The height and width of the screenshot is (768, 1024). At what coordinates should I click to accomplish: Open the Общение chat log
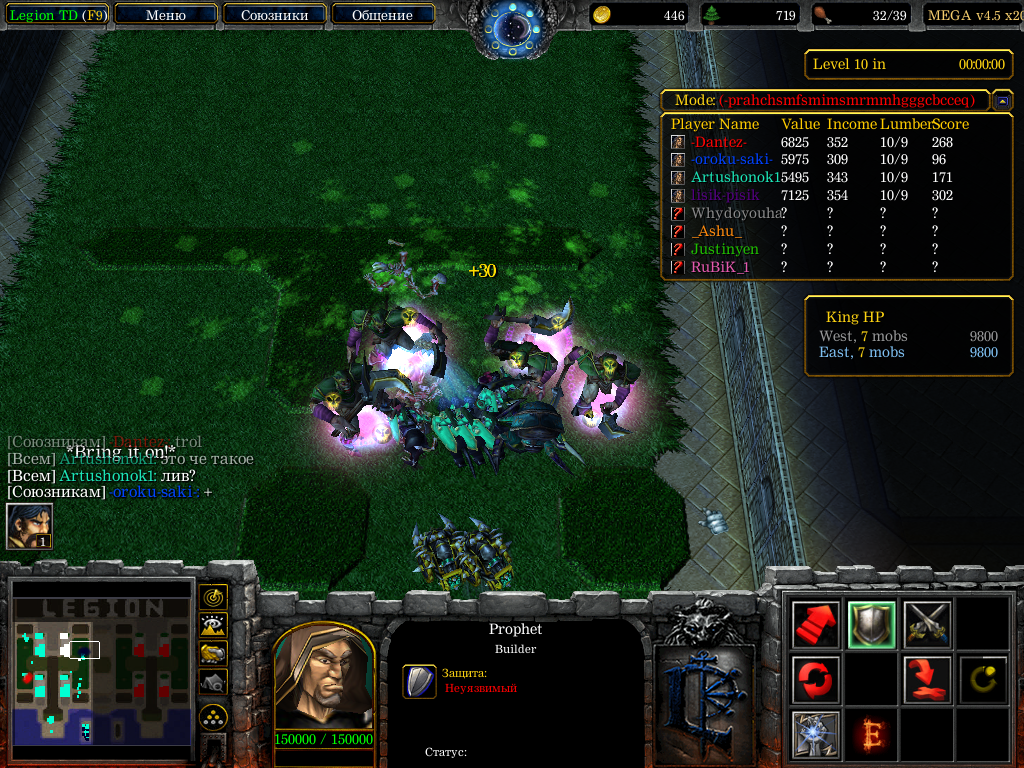pos(382,15)
